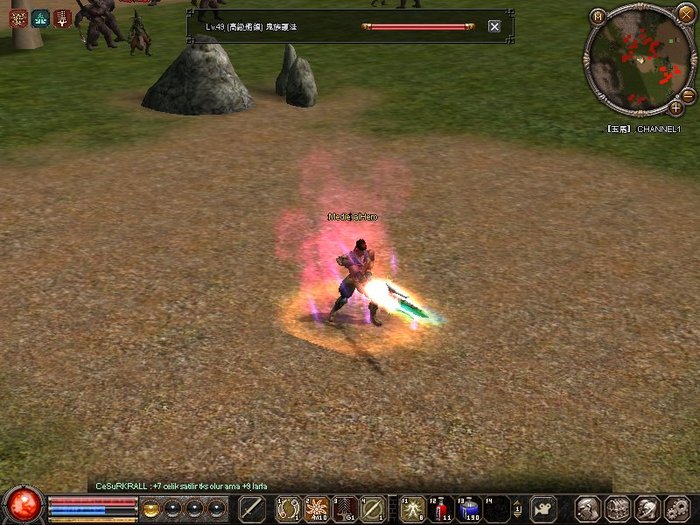The height and width of the screenshot is (525, 700).
Task: Activate the diagonal slash skill slot
Action: pyautogui.click(x=373, y=508)
